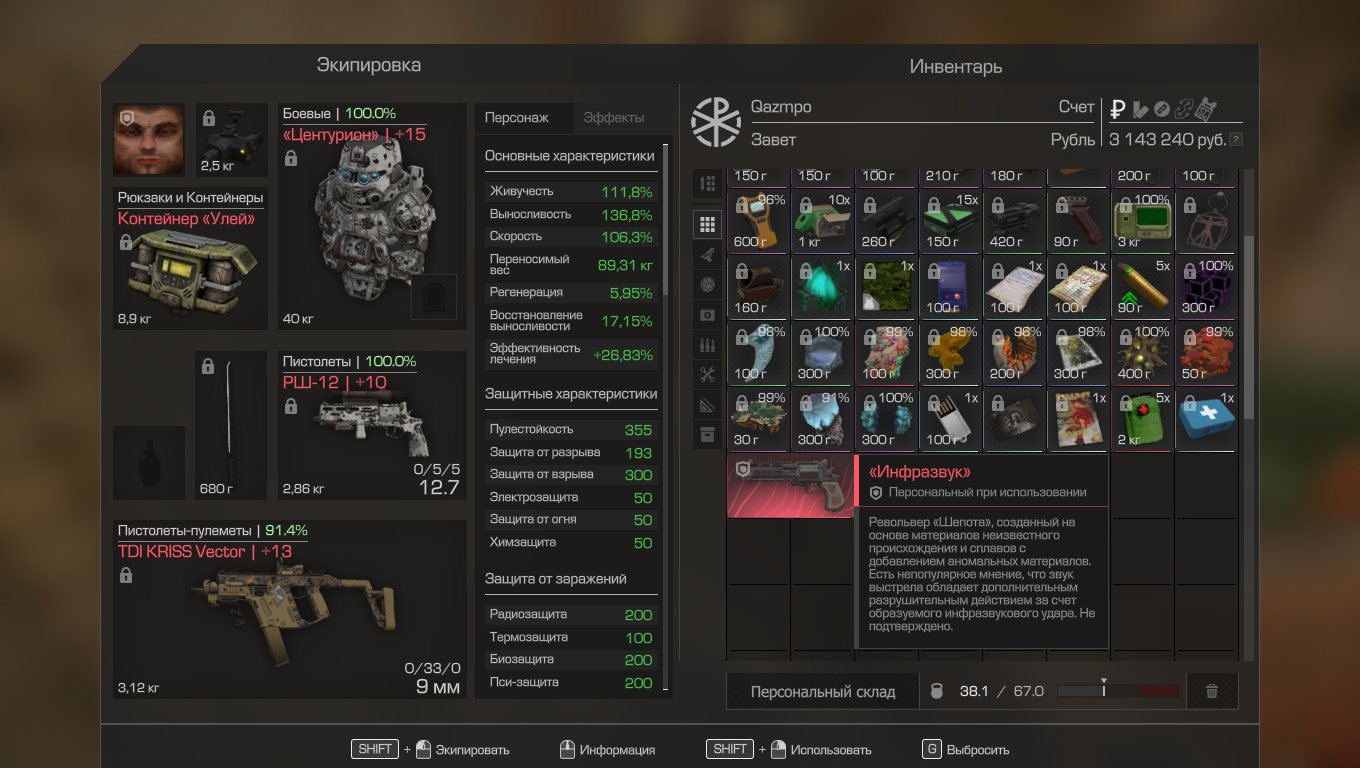This screenshot has width=1360, height=768.
Task: Filter inventory by medical kit category
Action: click(x=708, y=314)
